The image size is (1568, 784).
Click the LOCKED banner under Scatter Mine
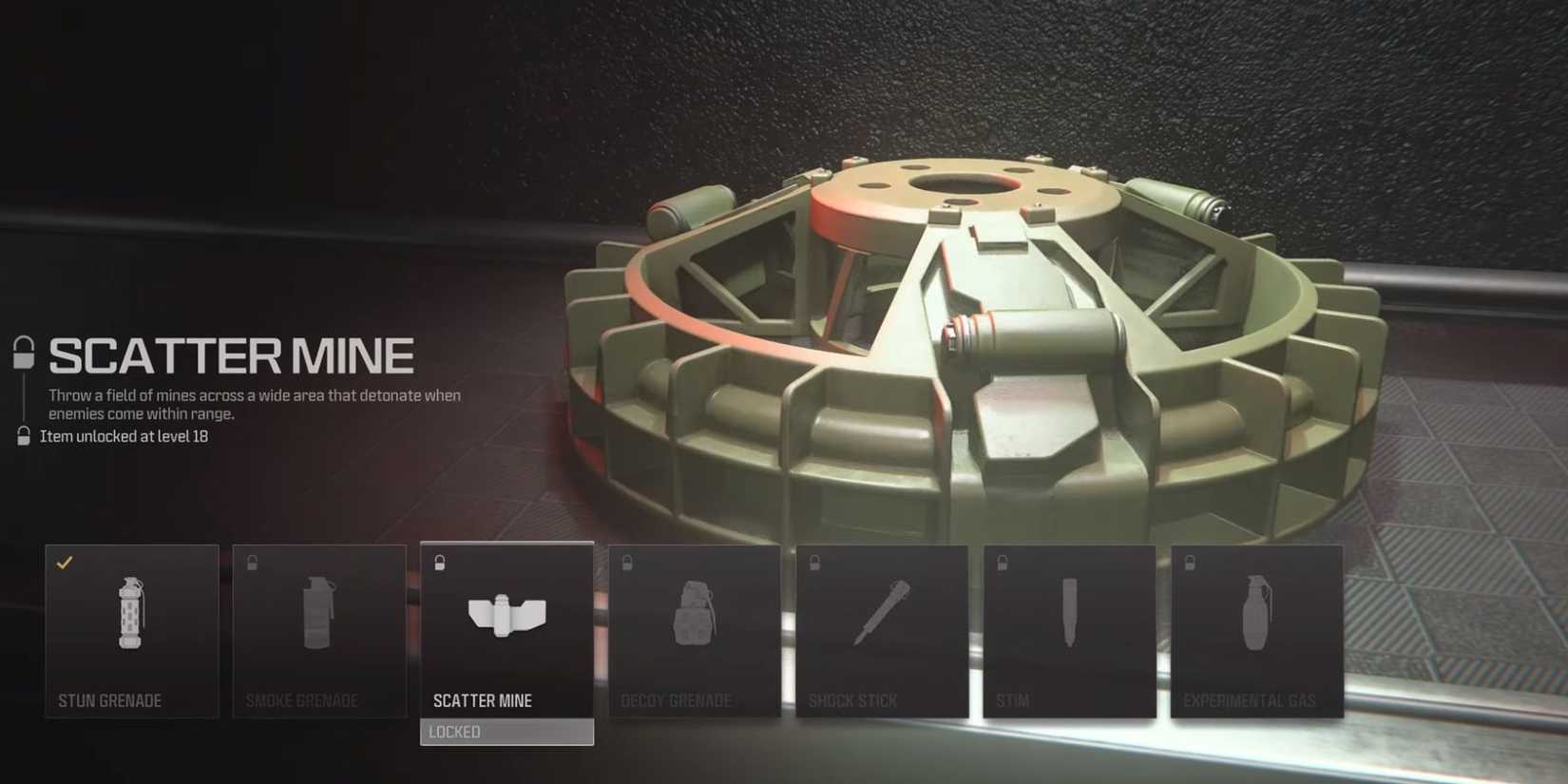(x=506, y=732)
